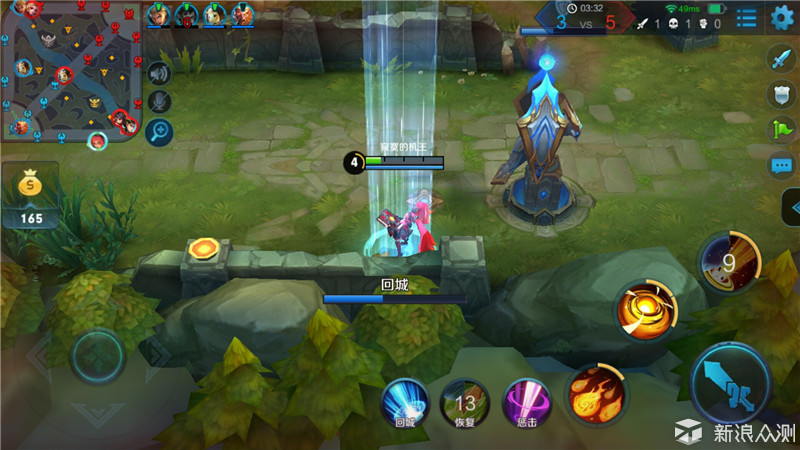
Task: Send the green flag gather signal
Action: (x=781, y=129)
